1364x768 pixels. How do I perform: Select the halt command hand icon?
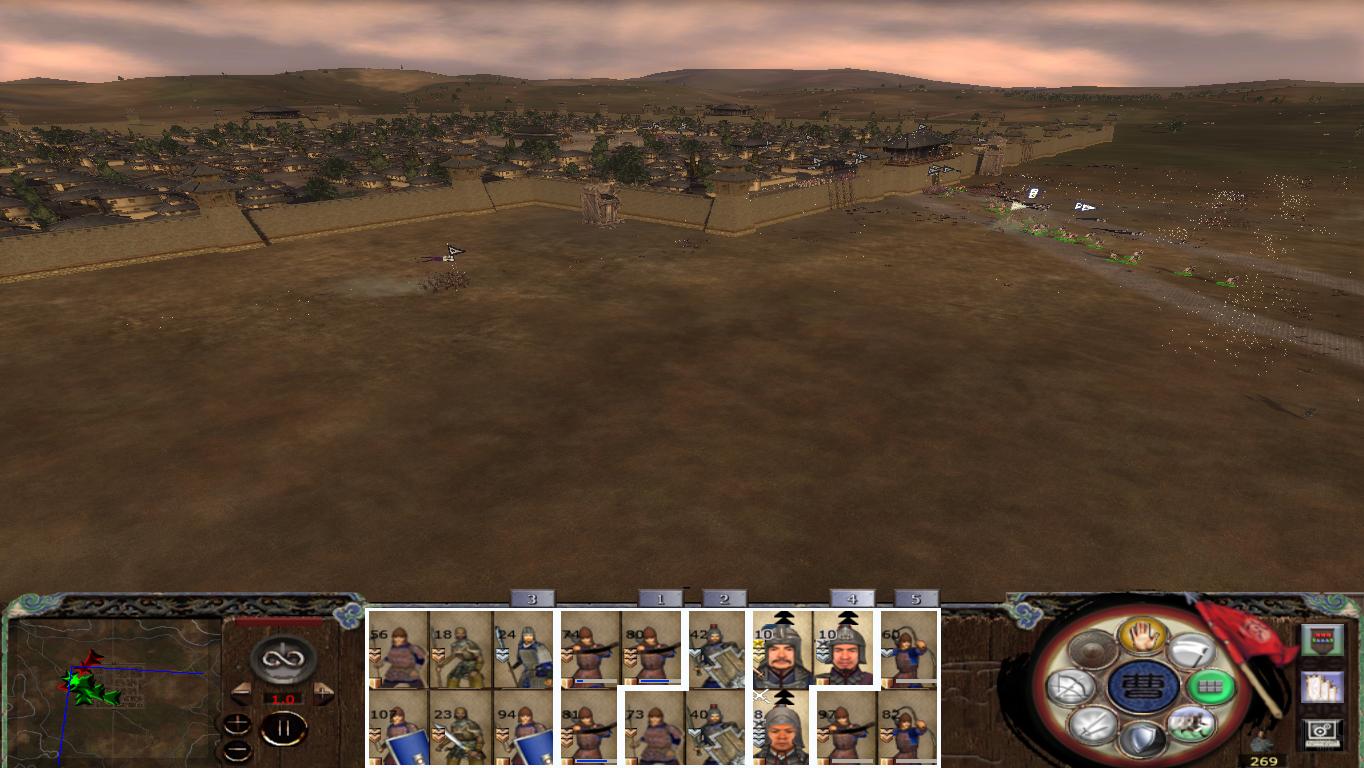tap(1141, 635)
